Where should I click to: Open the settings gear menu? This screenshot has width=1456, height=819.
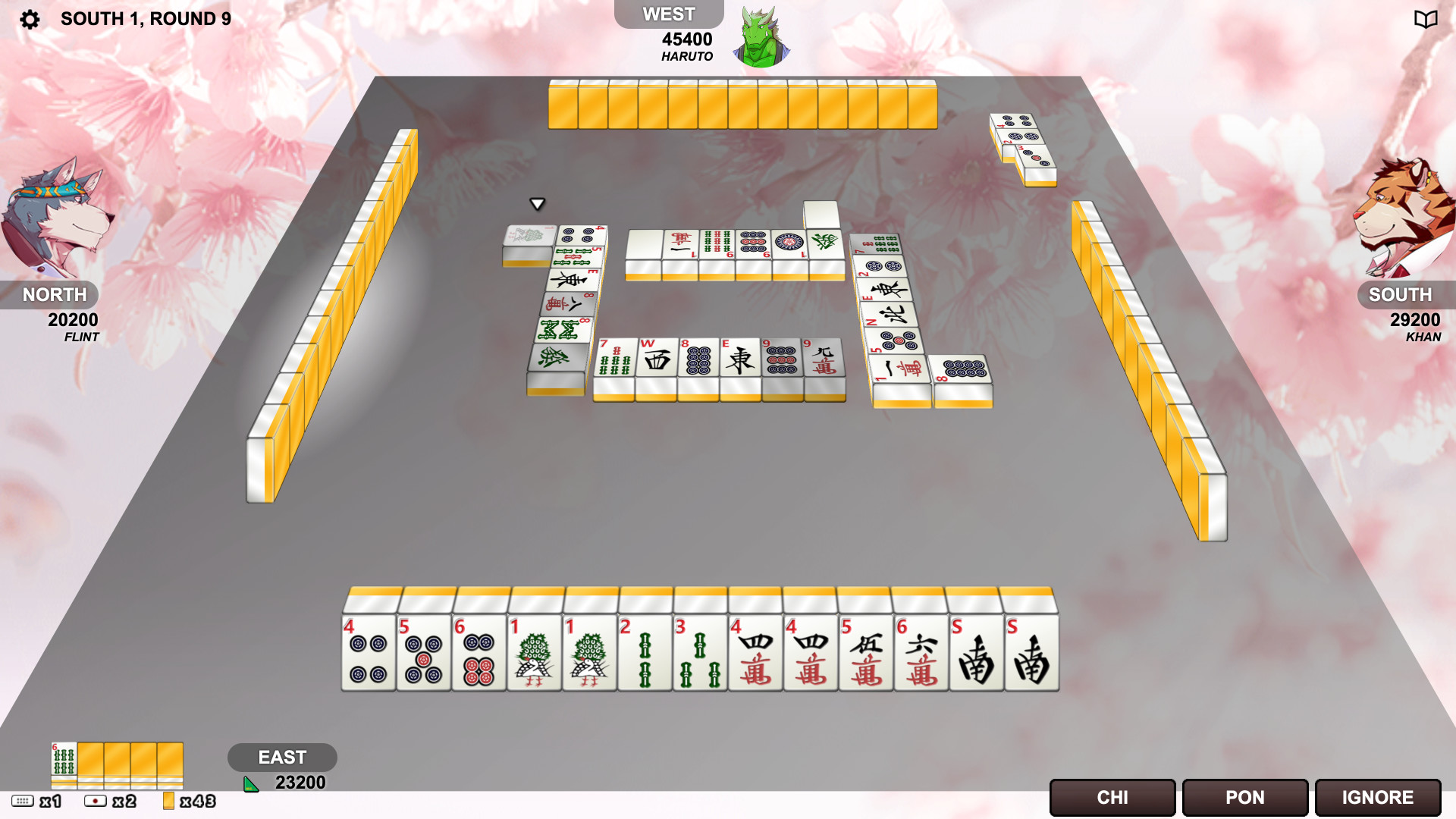coord(29,17)
